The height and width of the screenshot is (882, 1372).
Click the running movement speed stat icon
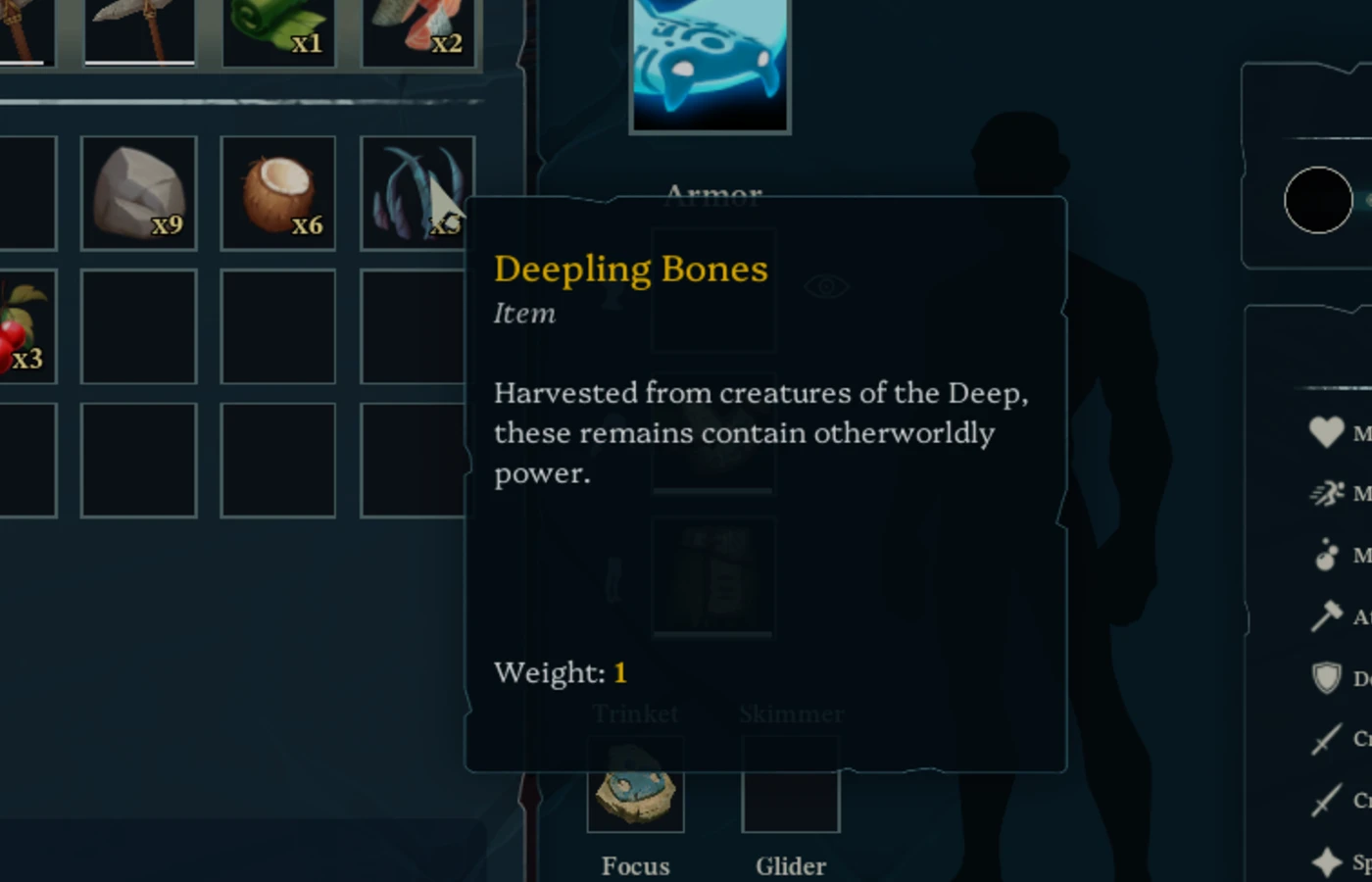(x=1325, y=493)
